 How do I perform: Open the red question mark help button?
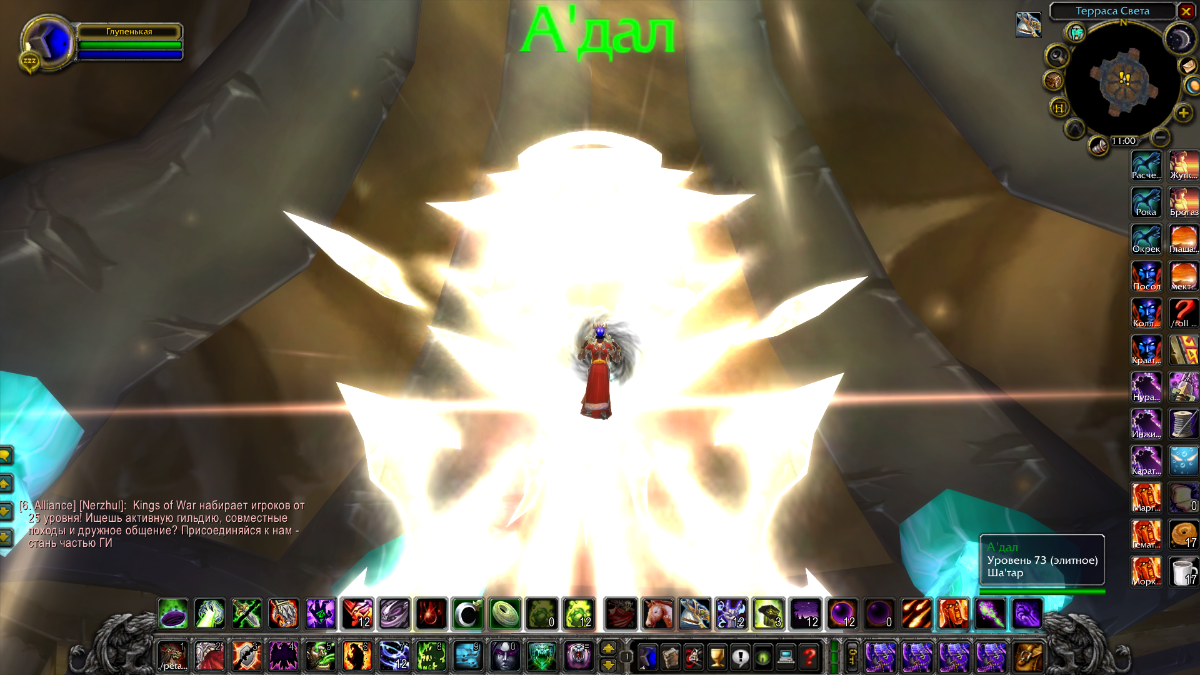point(810,656)
